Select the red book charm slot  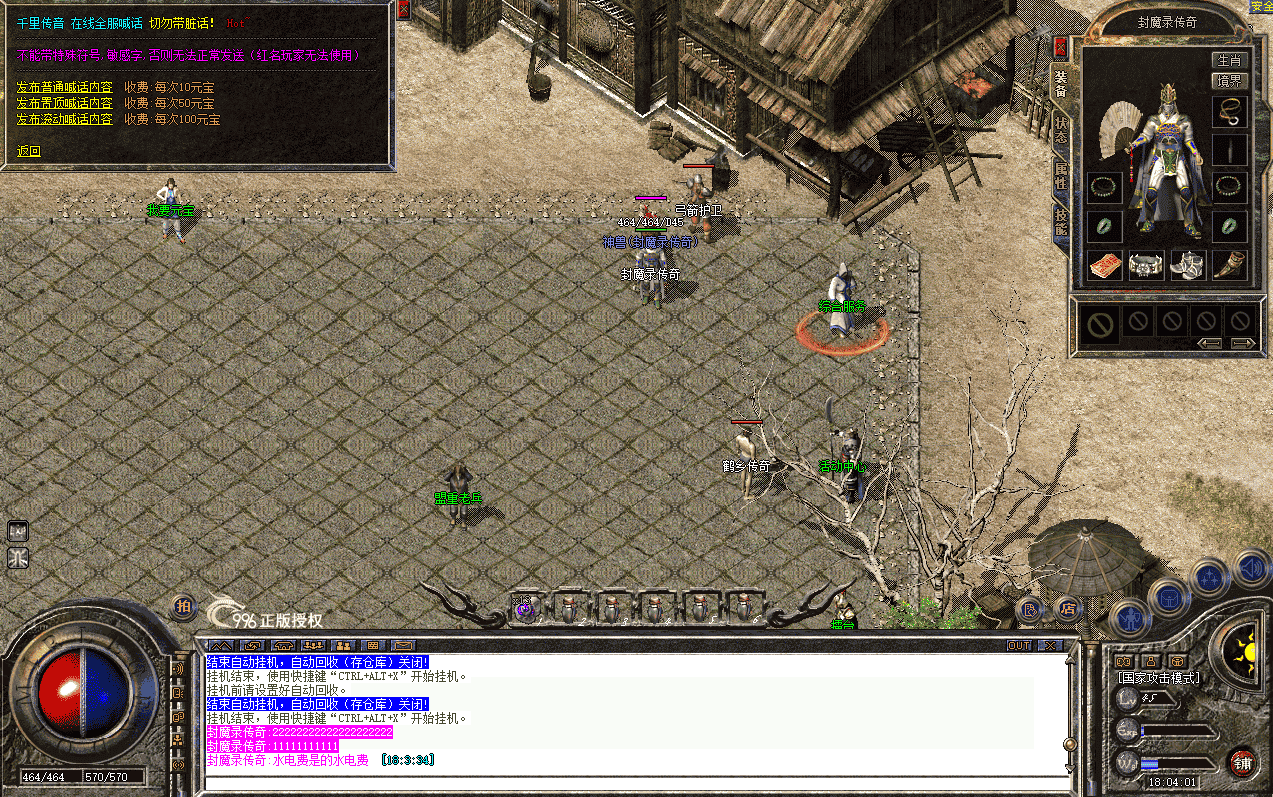coord(1104,265)
